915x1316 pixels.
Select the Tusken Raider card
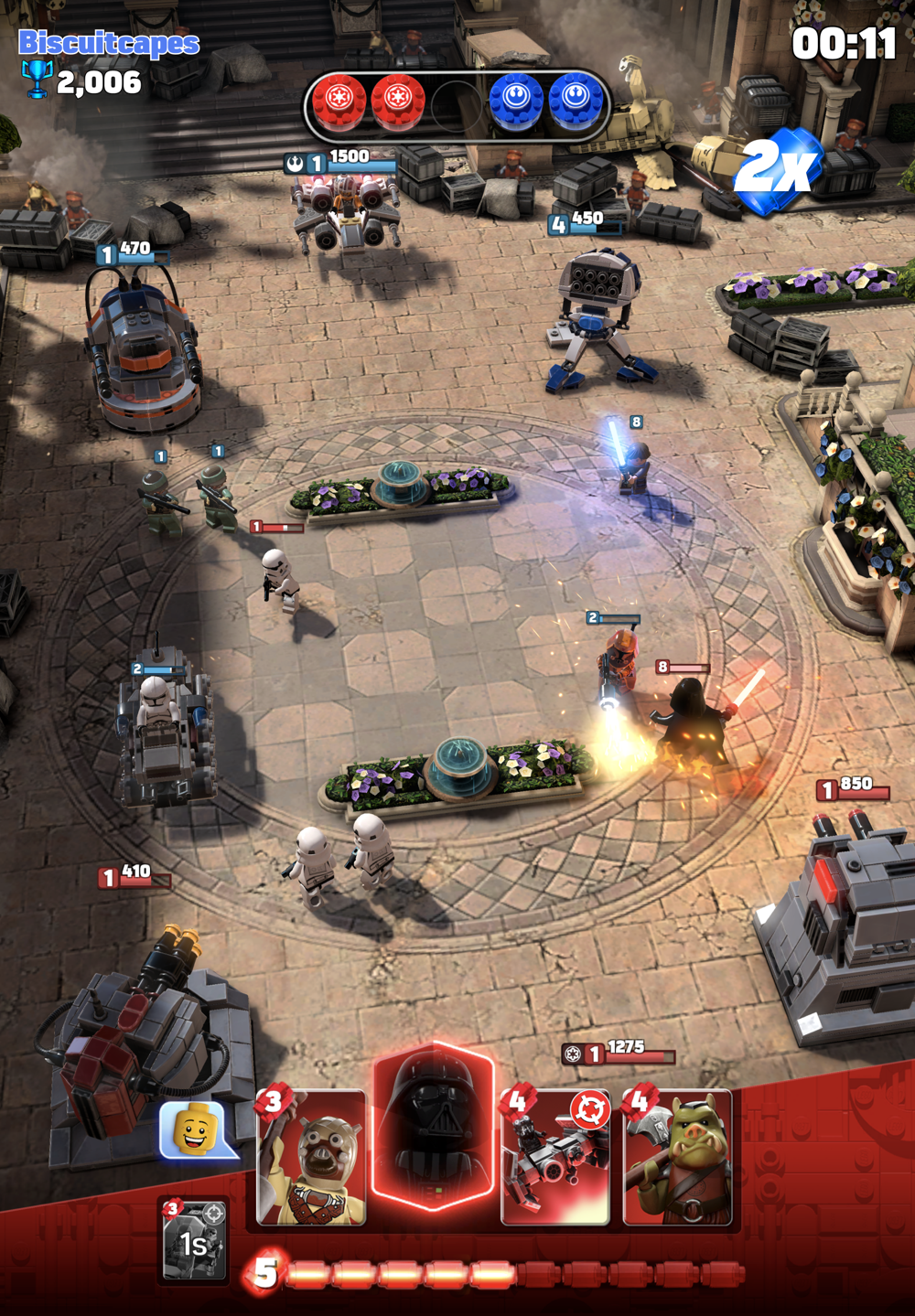click(311, 1158)
